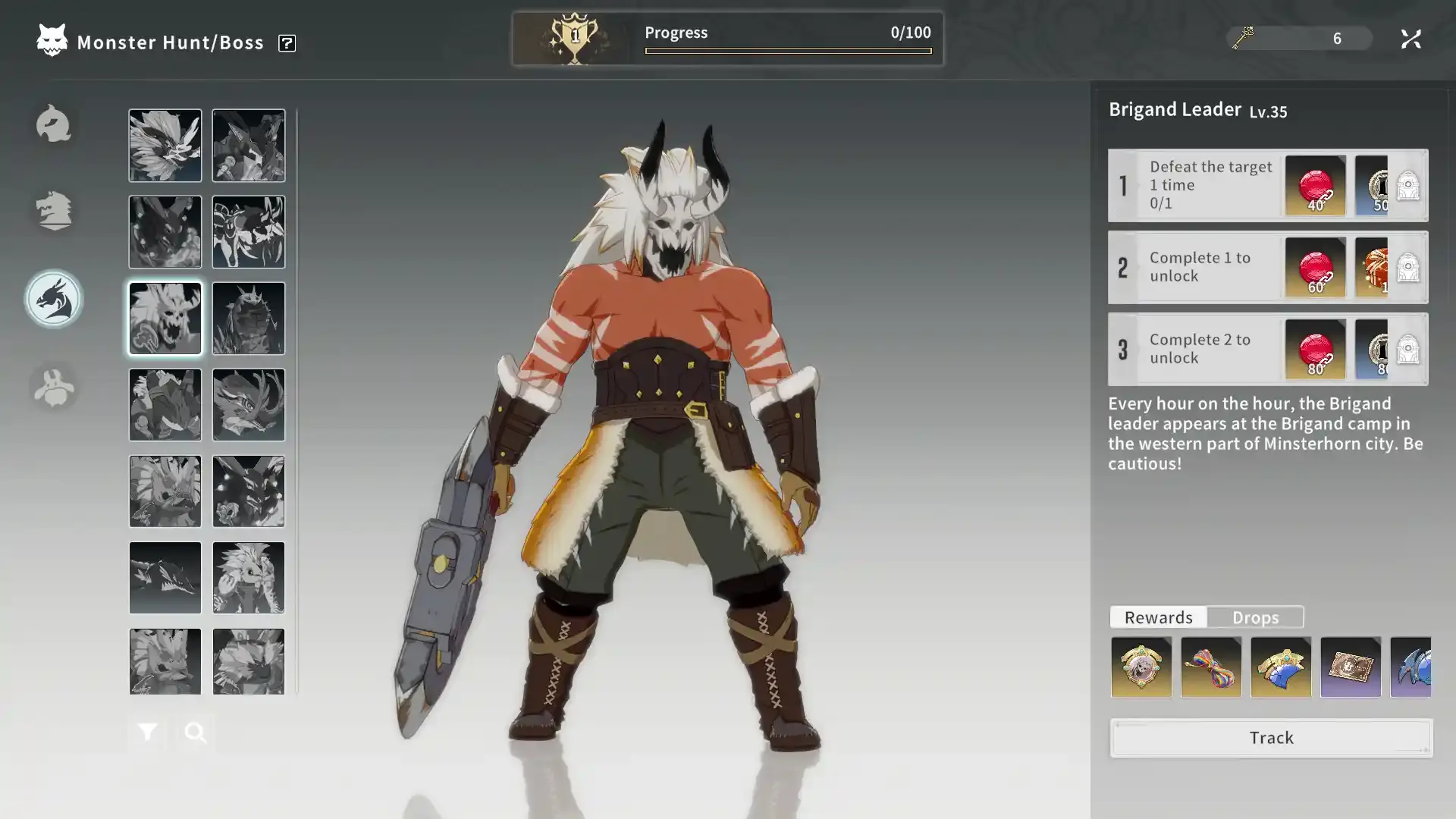Screen dimensions: 1456x819
Task: Choose the selected dragon category icon
Action: click(53, 300)
